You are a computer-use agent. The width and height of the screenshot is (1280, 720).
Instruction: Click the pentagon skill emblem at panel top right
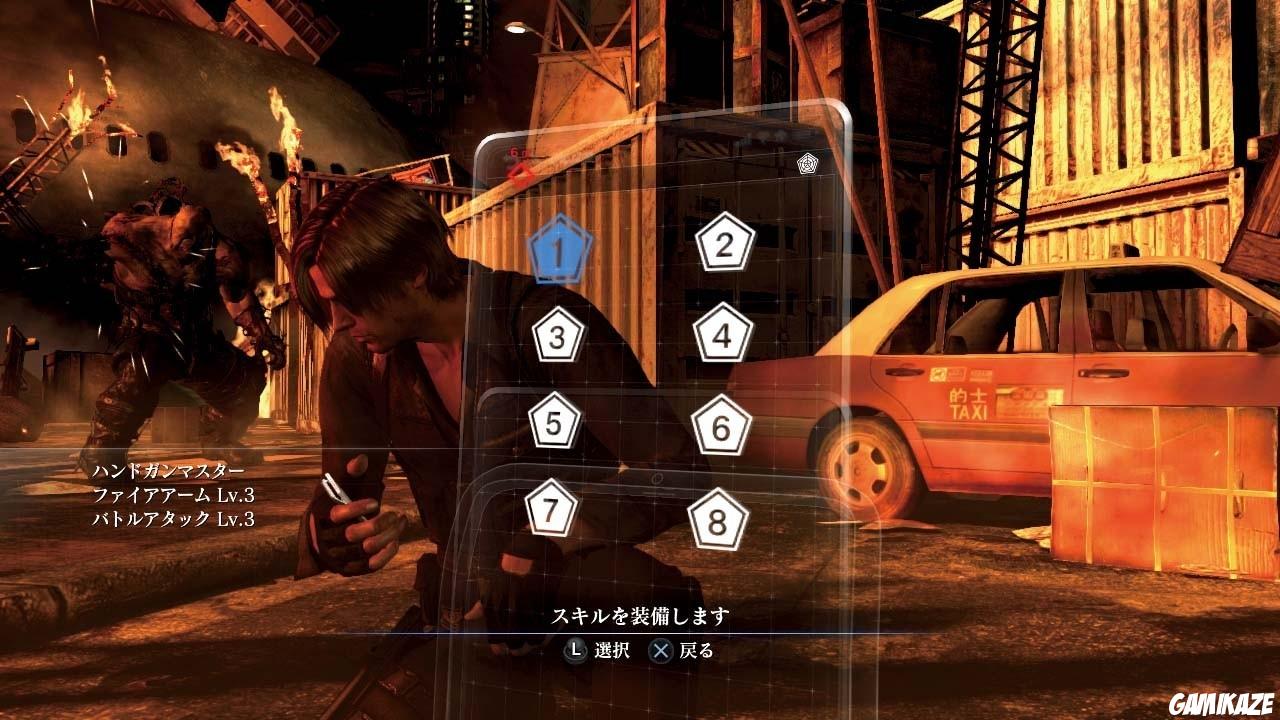point(807,164)
